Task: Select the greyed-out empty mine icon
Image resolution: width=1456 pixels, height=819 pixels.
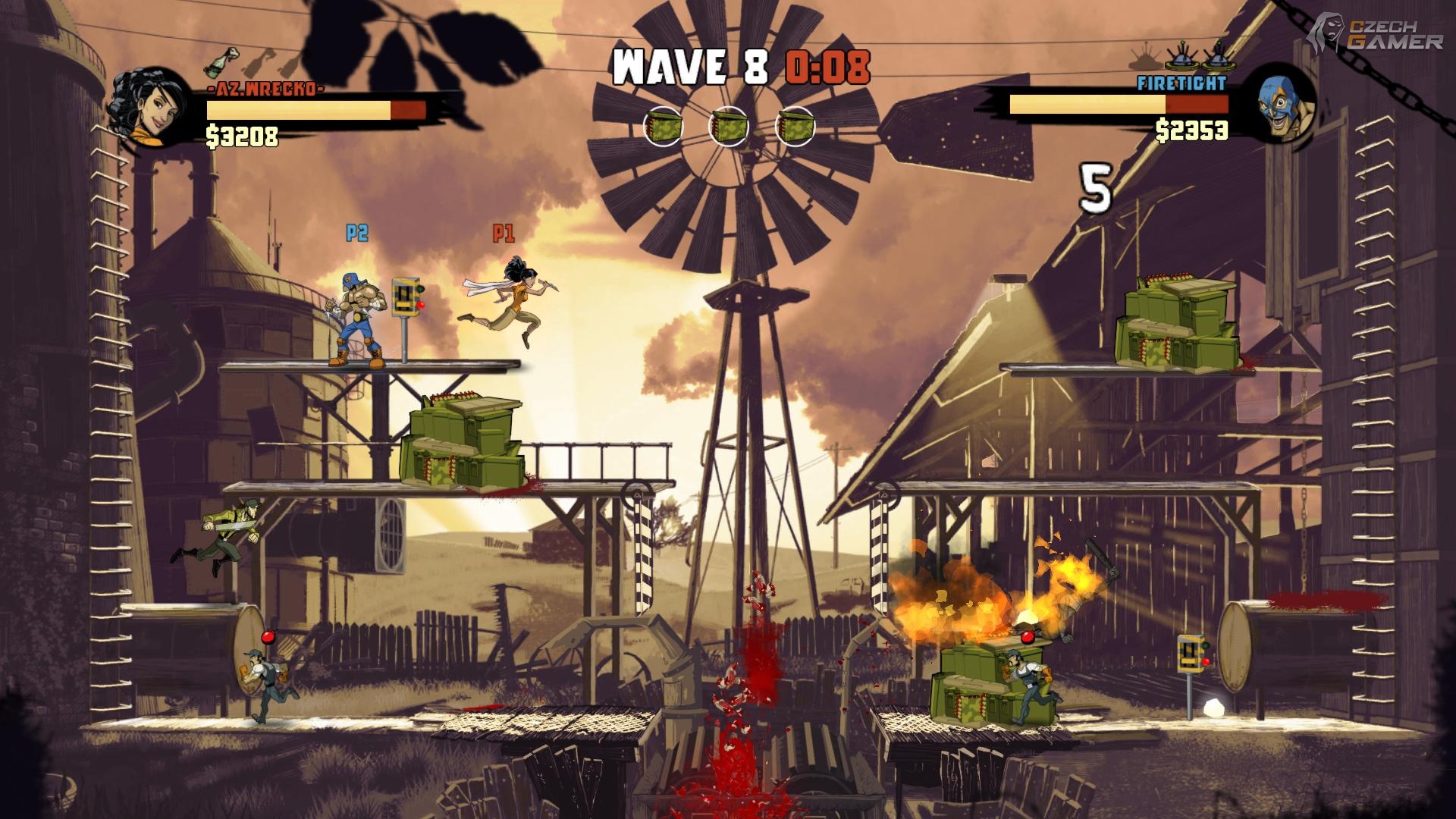Action: pyautogui.click(x=1145, y=60)
